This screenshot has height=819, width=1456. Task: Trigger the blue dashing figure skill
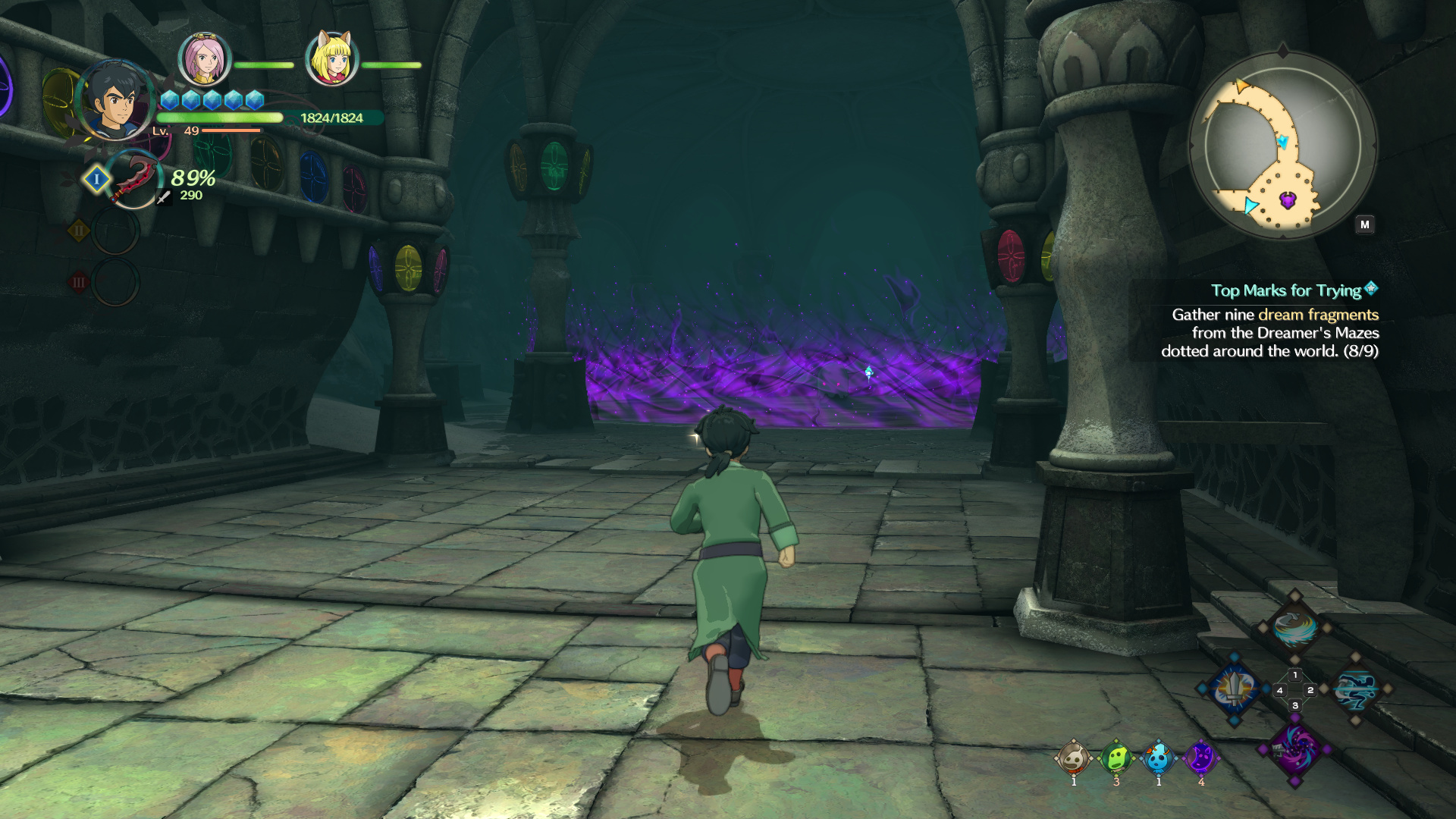(x=1356, y=689)
